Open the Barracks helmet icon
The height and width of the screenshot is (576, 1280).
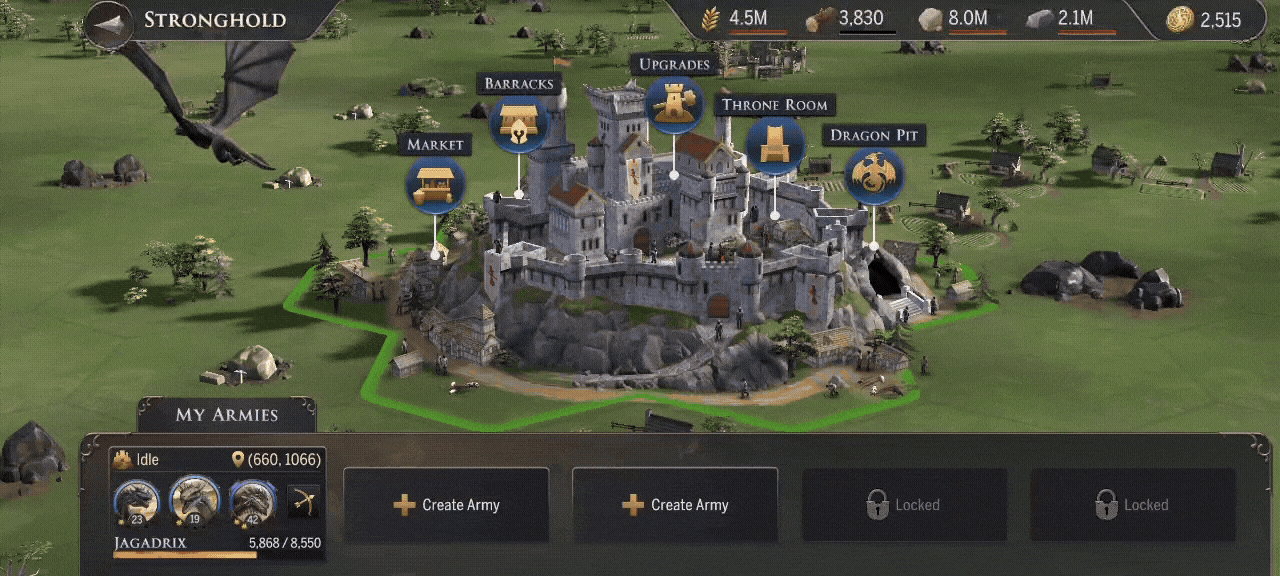point(519,124)
